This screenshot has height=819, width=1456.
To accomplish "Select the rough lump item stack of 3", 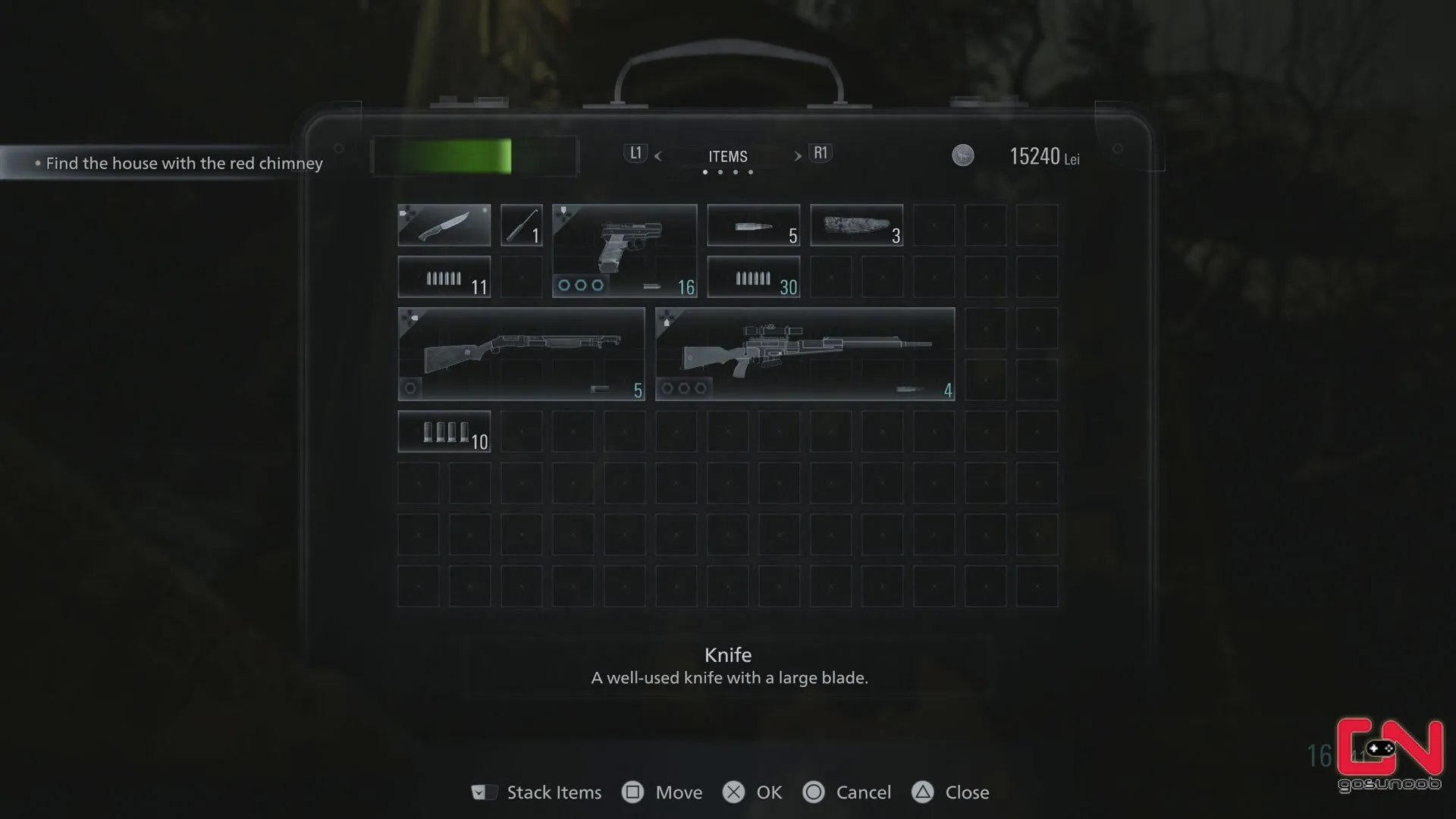I will coord(856,225).
